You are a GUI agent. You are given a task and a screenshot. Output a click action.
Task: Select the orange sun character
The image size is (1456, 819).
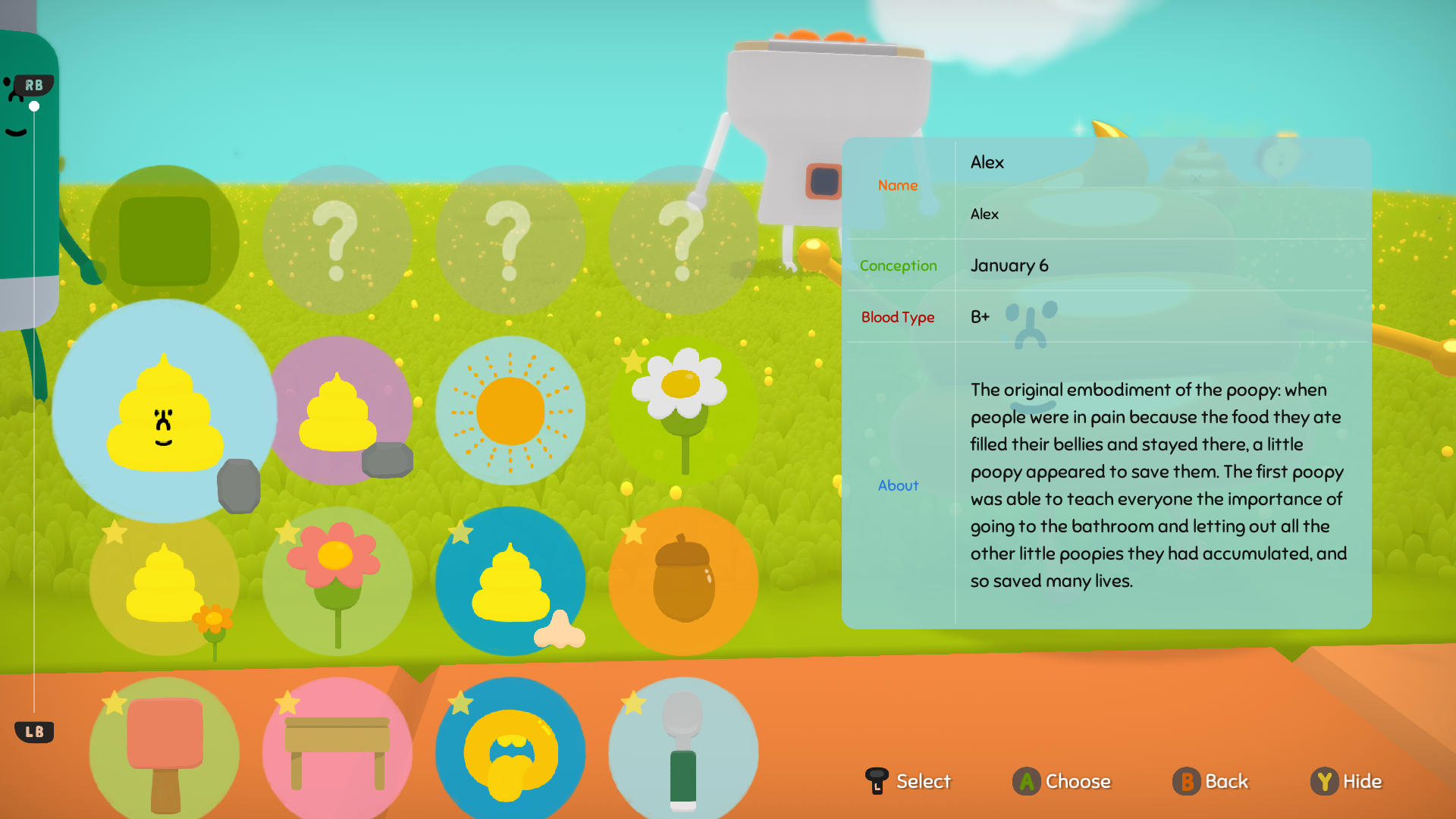[x=510, y=411]
